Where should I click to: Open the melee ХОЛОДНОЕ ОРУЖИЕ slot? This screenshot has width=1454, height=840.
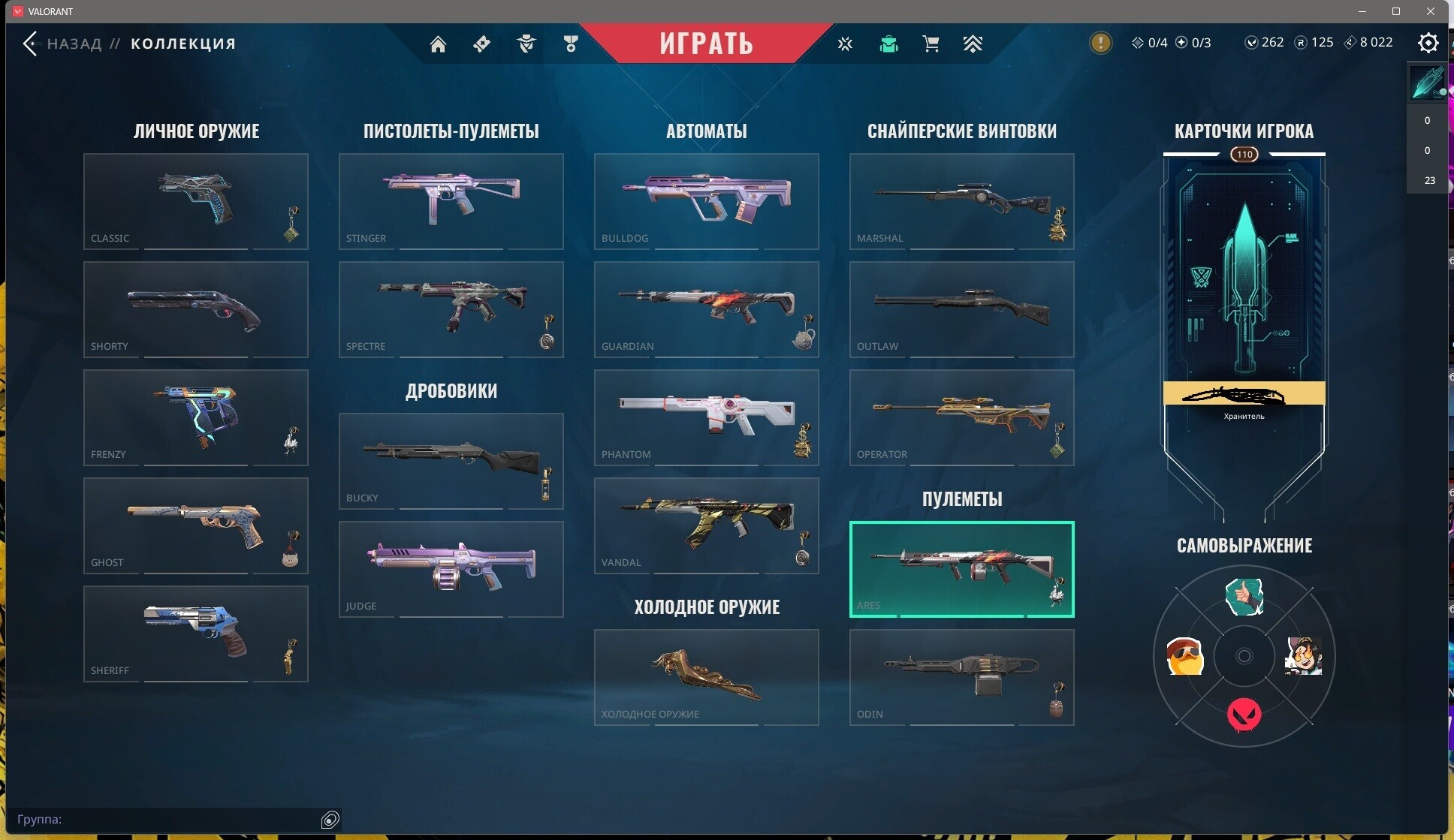click(x=706, y=677)
